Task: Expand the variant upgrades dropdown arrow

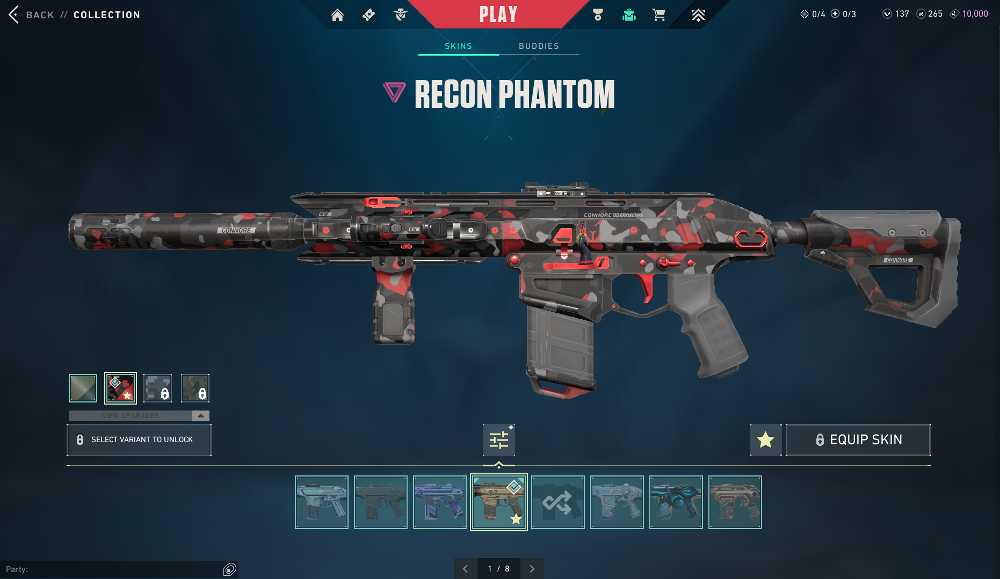Action: tap(201, 415)
